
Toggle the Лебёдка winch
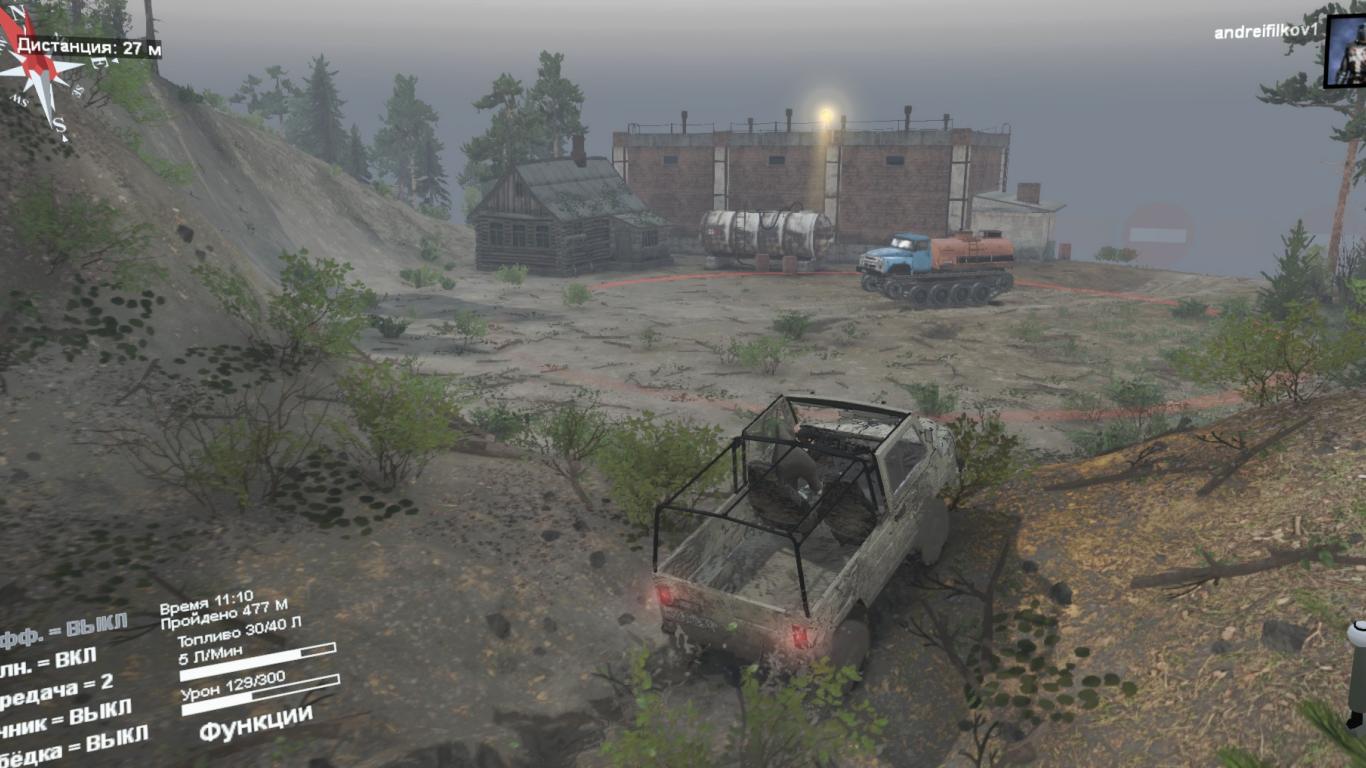pos(73,743)
